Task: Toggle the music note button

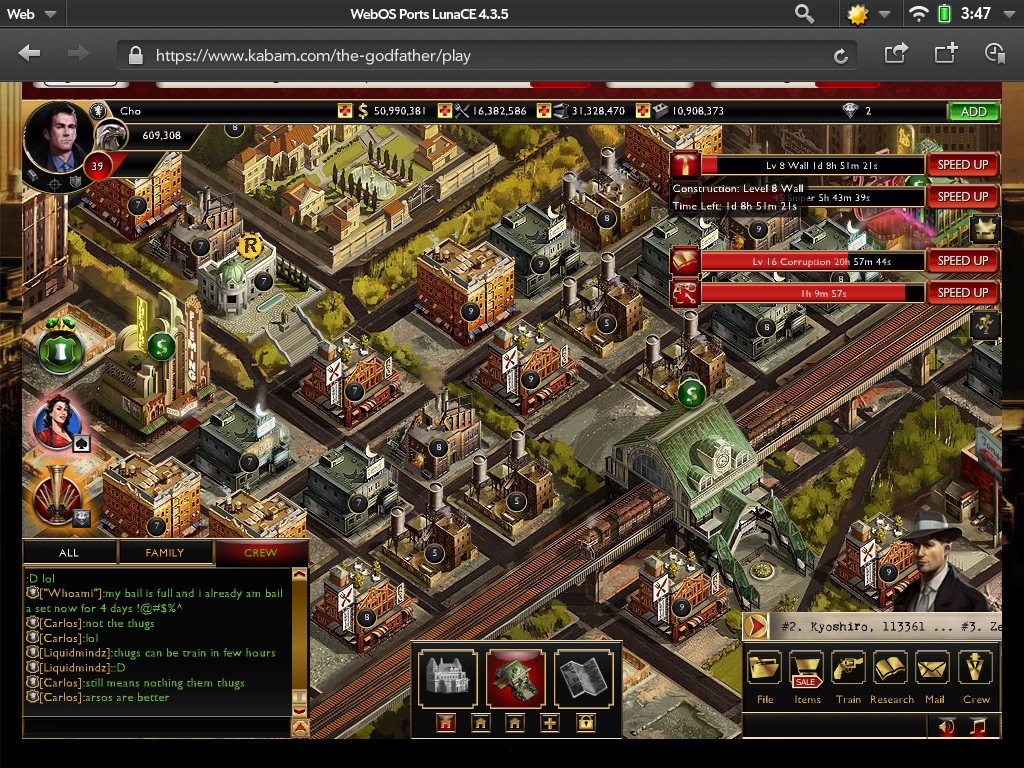Action: pyautogui.click(x=979, y=727)
